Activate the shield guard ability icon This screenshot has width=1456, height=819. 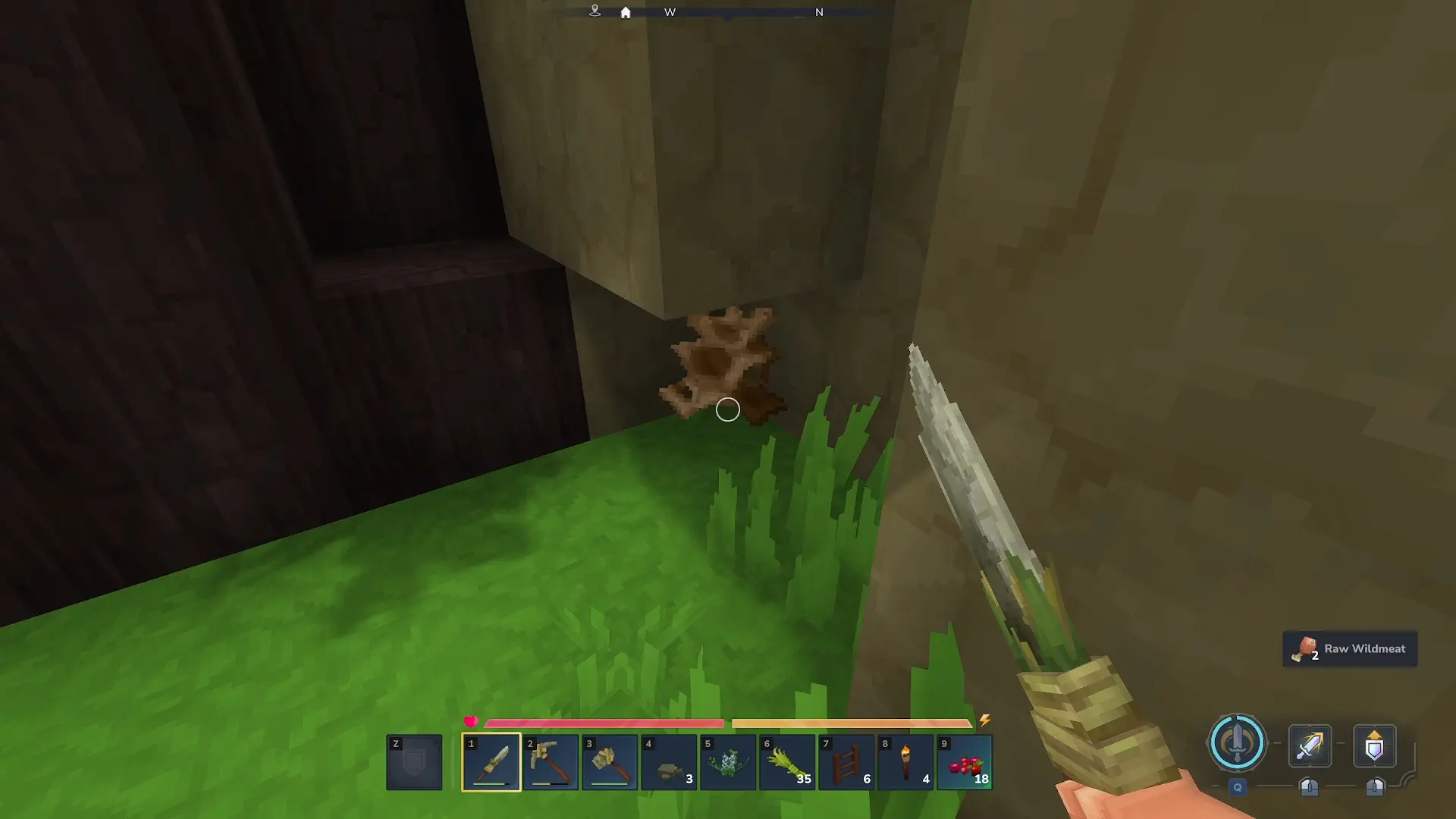[1374, 745]
